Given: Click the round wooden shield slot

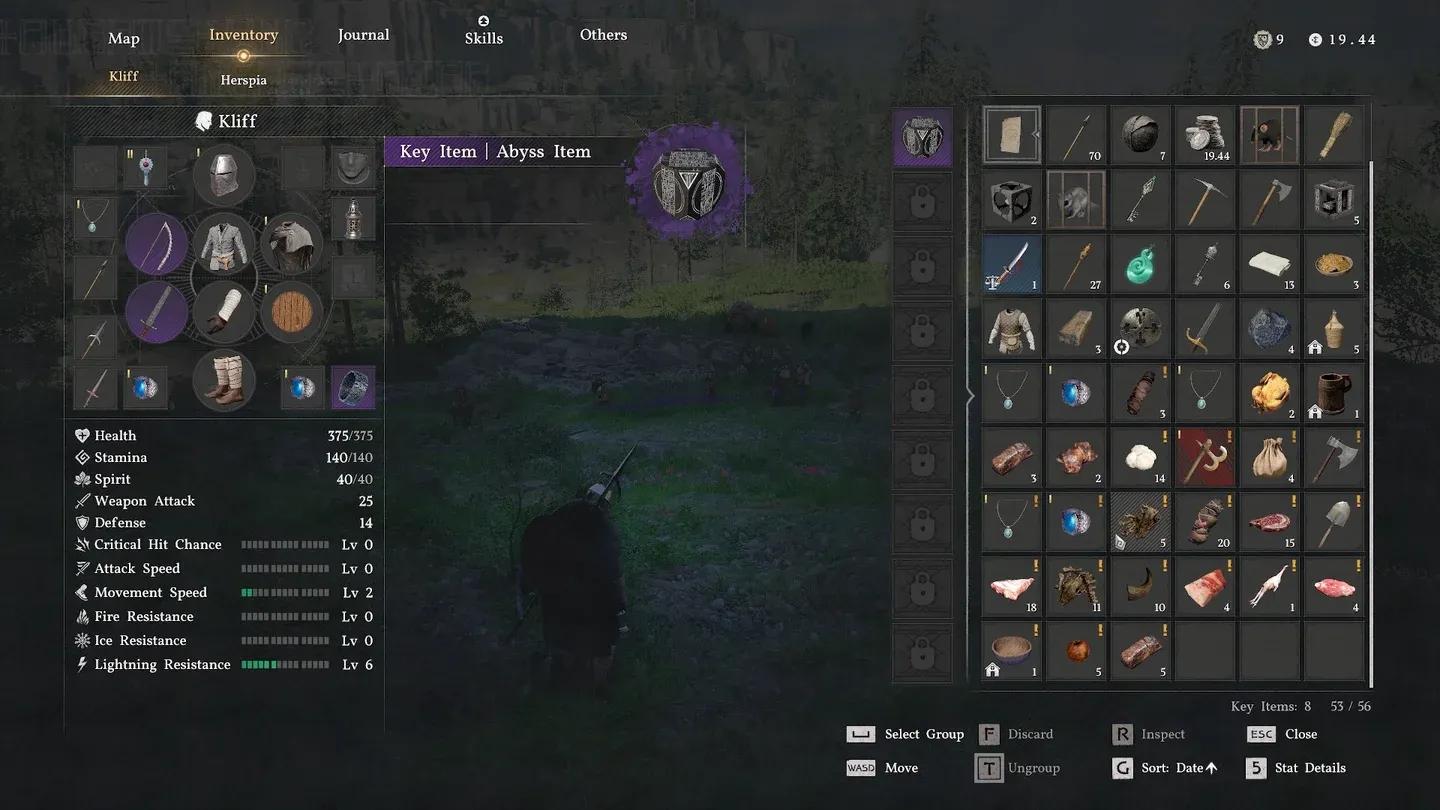Looking at the screenshot, I should pyautogui.click(x=291, y=313).
